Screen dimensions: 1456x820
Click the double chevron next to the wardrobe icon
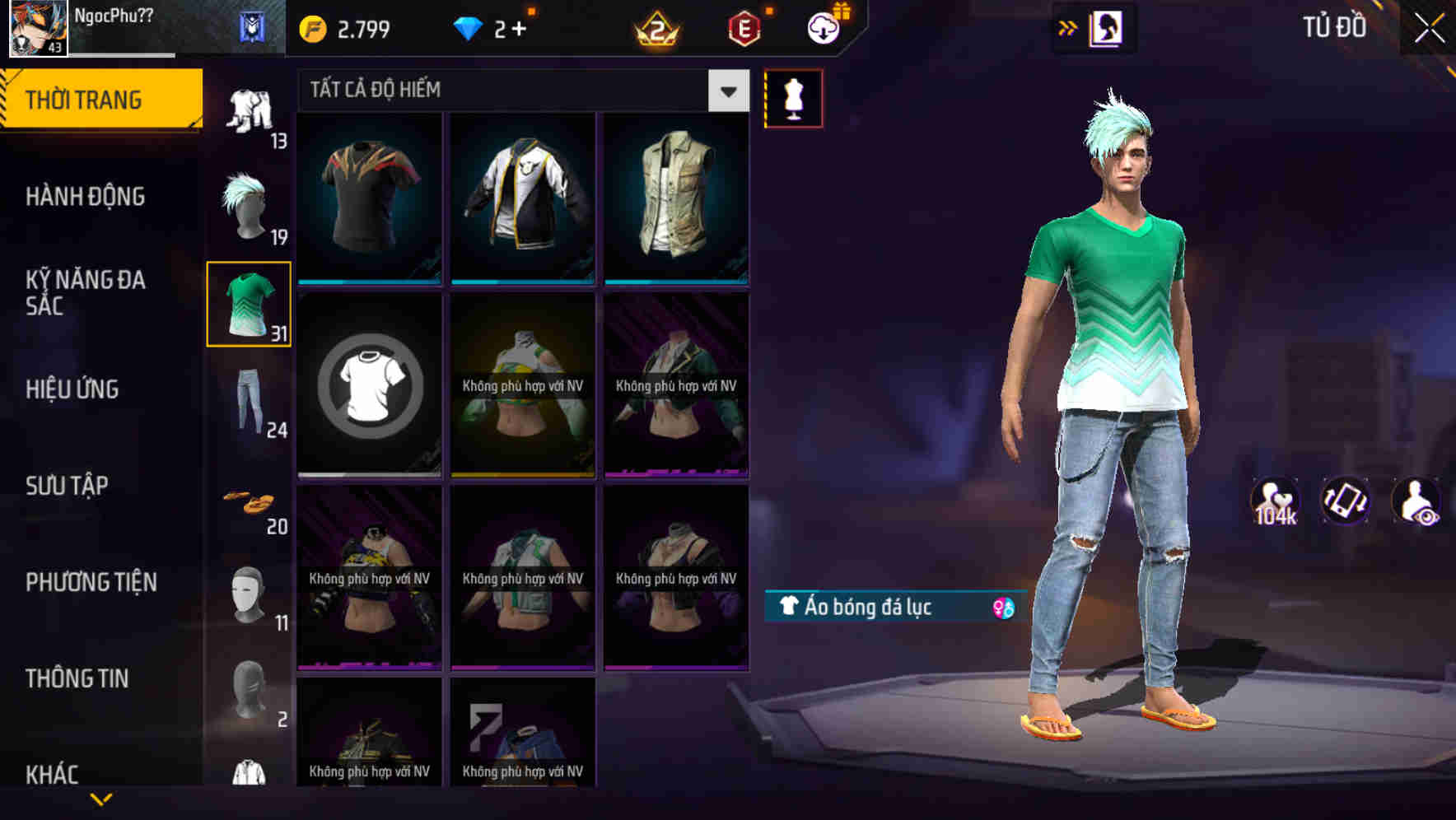click(1068, 26)
